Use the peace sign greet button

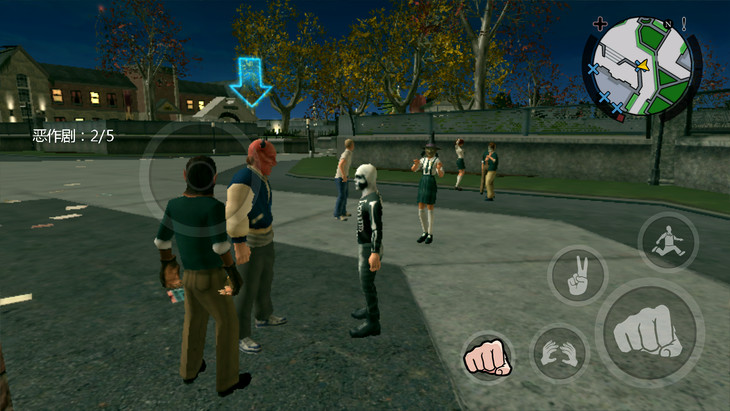click(578, 275)
